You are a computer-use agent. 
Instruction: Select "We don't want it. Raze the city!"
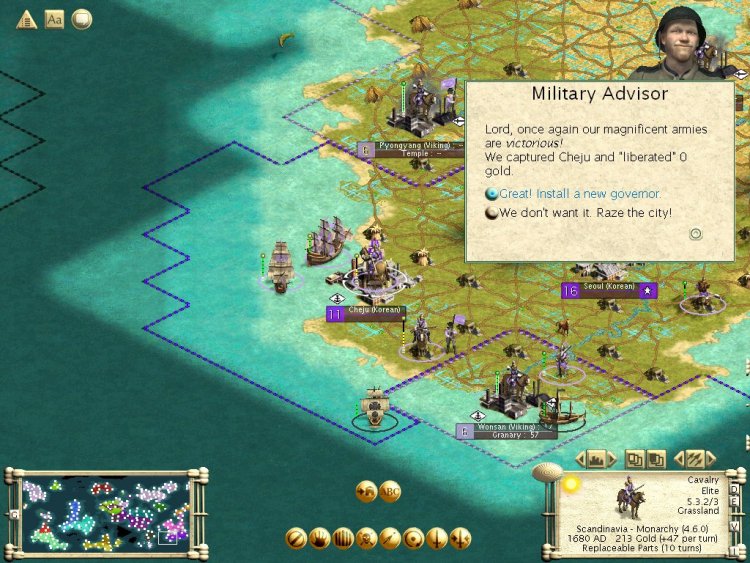(x=585, y=212)
